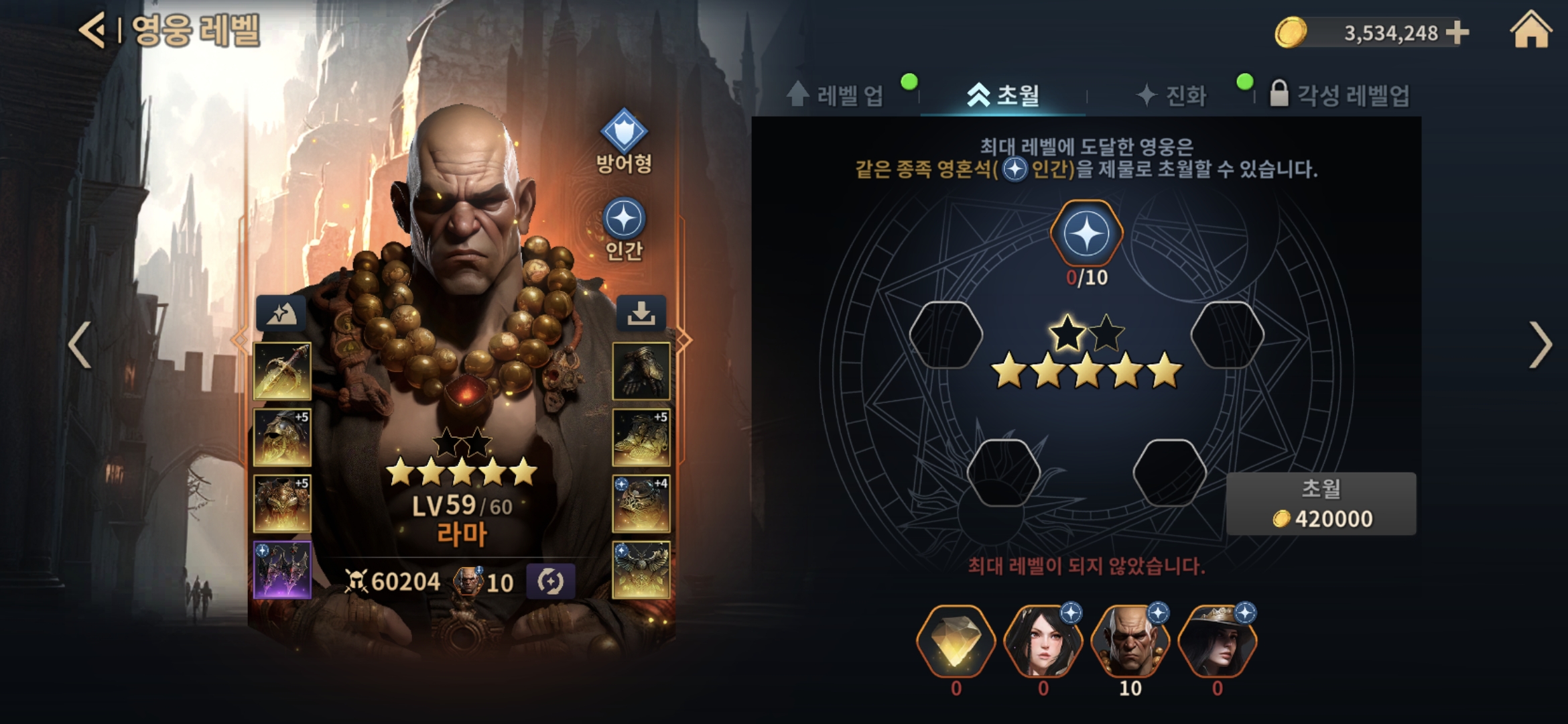Screen dimensions: 1568x724
Task: Select the dark gauntlets equipment slot
Action: click(x=641, y=371)
